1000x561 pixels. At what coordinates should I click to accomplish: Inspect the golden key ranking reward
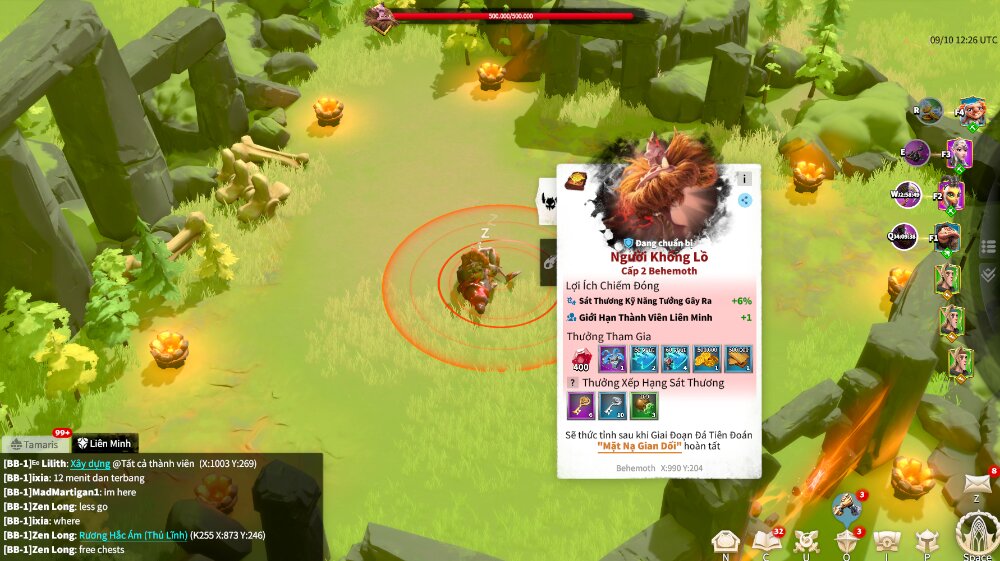click(581, 405)
